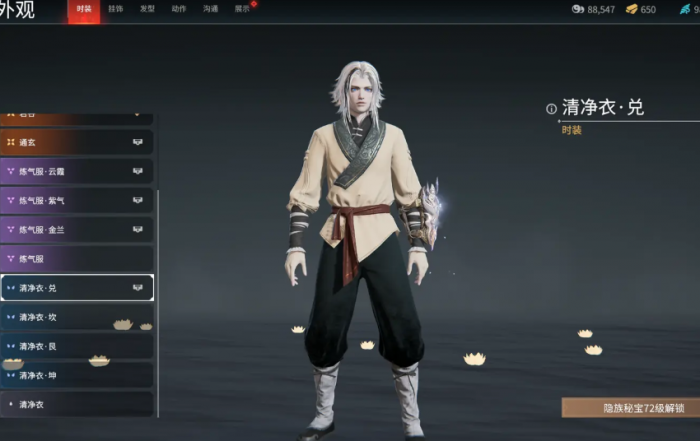Select the 练气服·紫气 outfit
The height and width of the screenshot is (441, 700).
[x=77, y=200]
